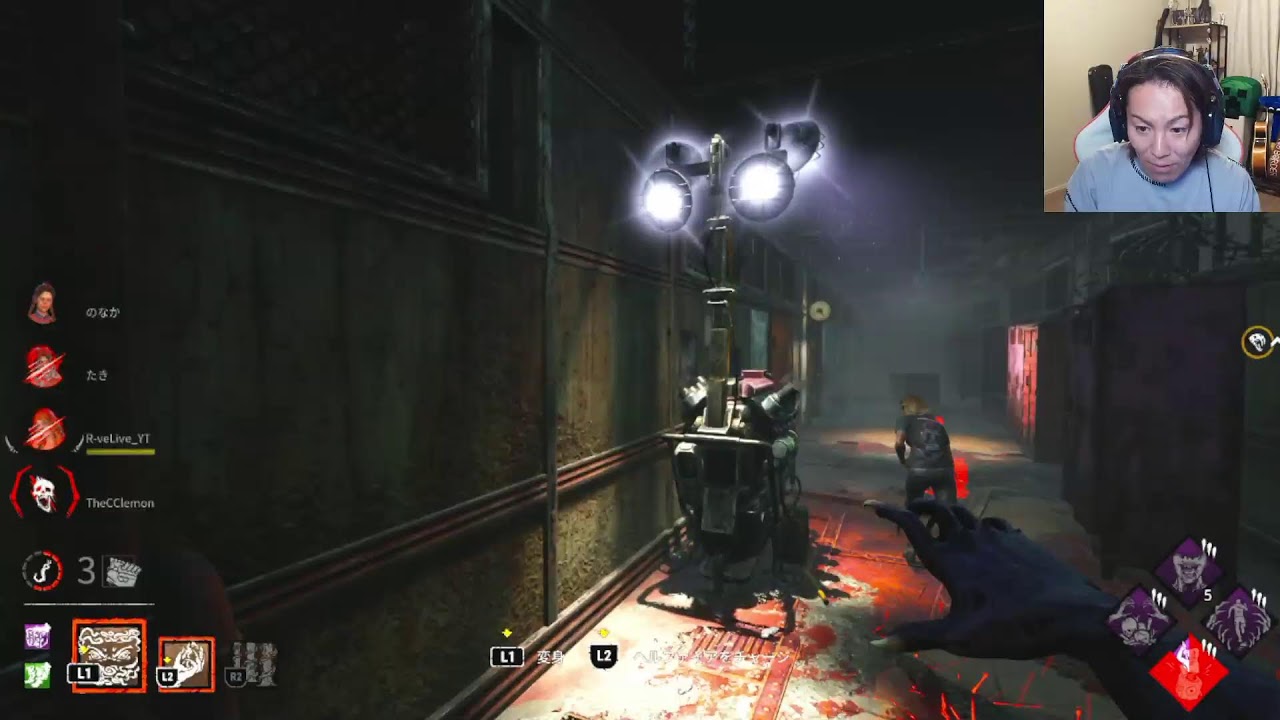The image size is (1280, 720).
Task: Select TheCClemon's skull status portrait
Action: pos(44,493)
